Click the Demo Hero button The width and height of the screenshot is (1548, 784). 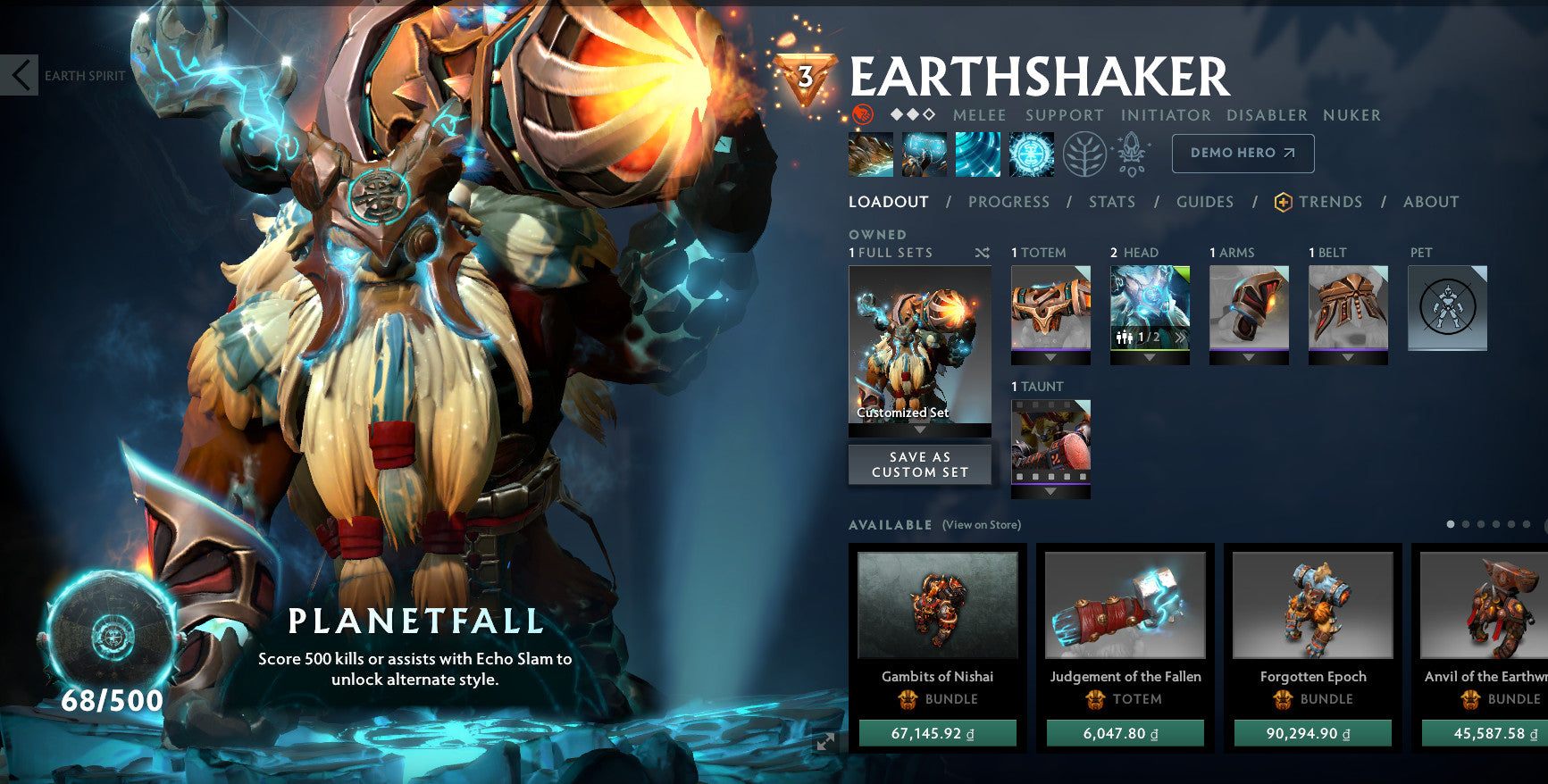pyautogui.click(x=1242, y=153)
